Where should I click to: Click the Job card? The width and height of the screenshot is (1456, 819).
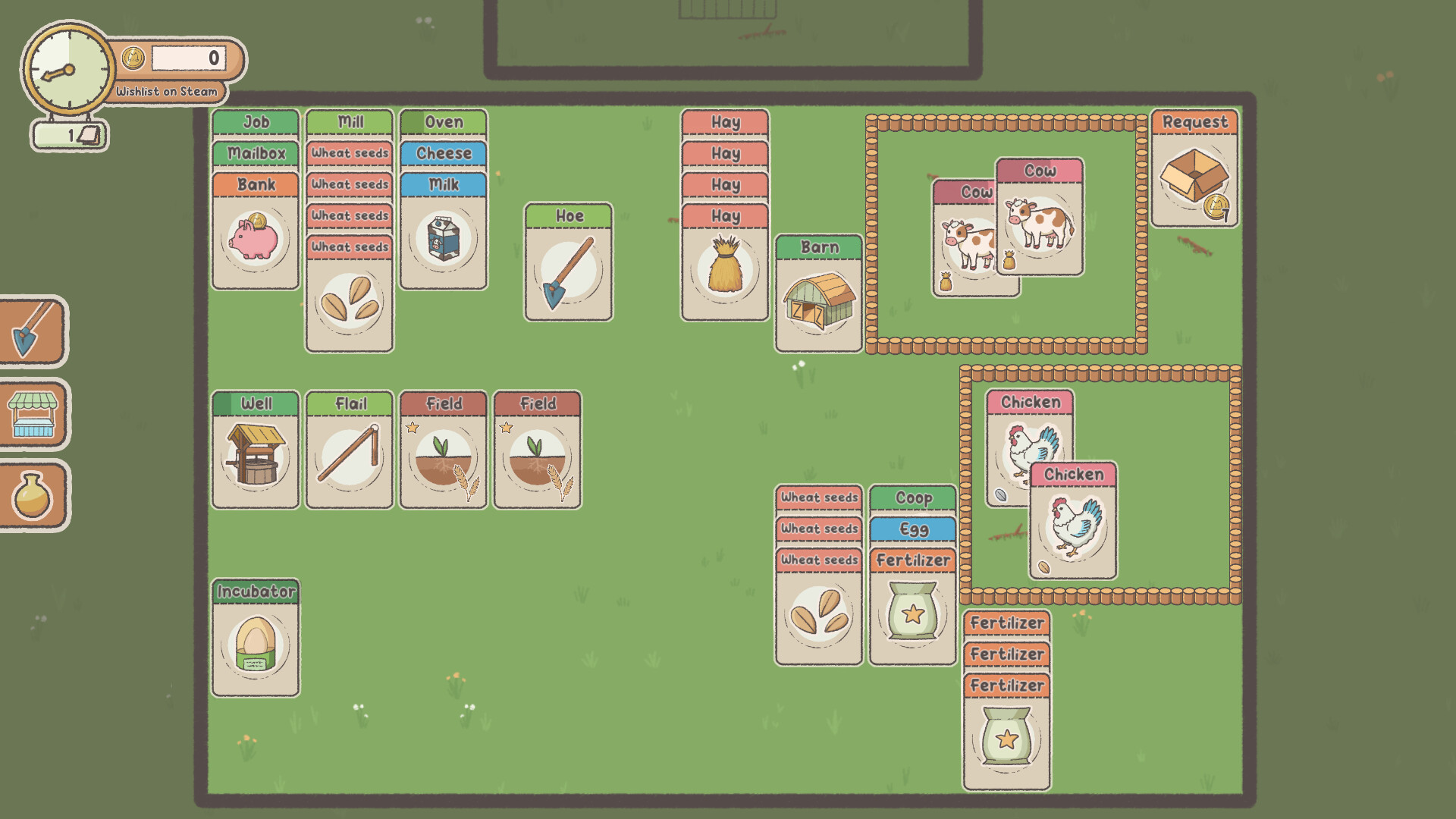(255, 121)
